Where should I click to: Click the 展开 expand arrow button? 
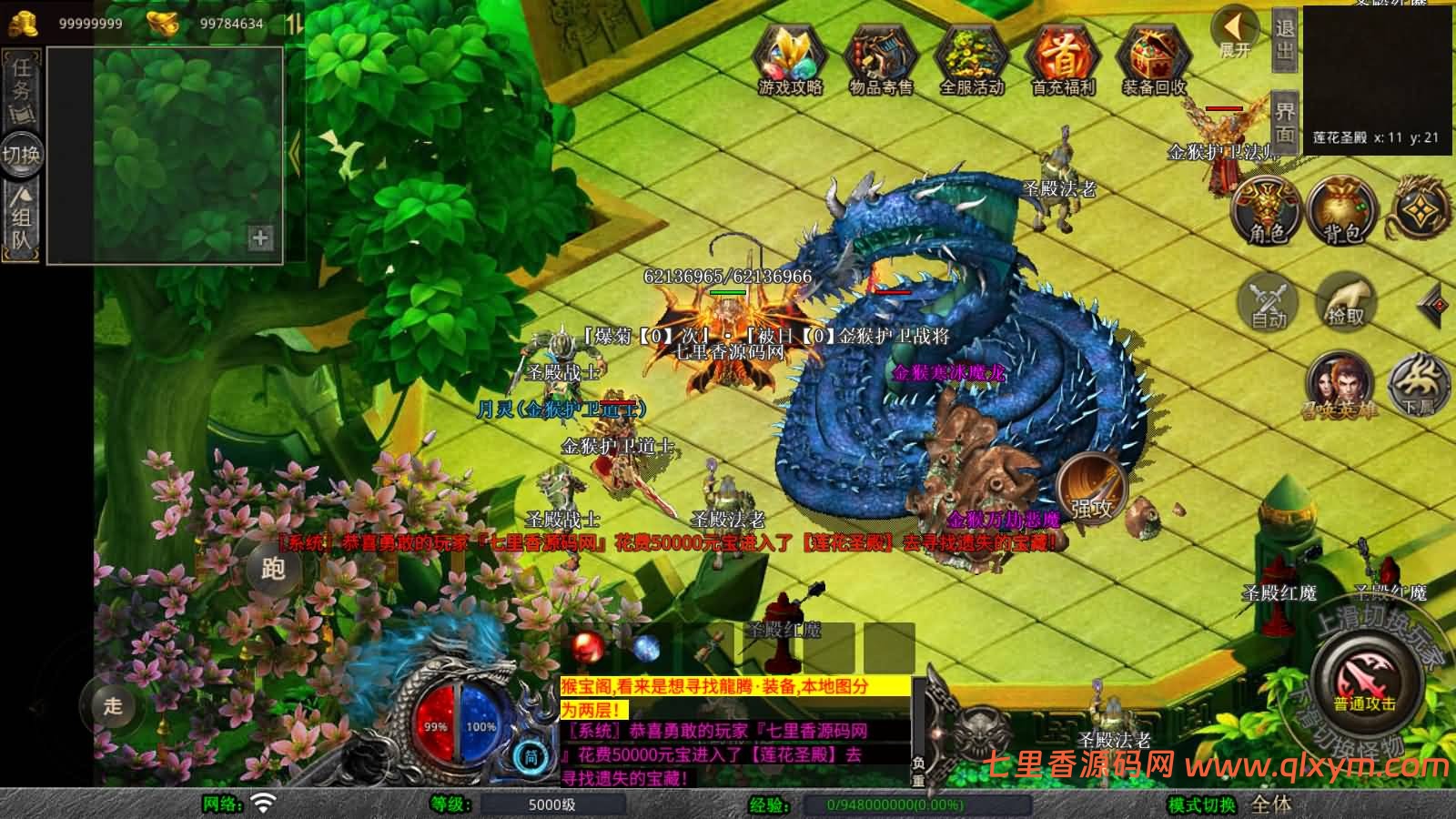point(1235,33)
